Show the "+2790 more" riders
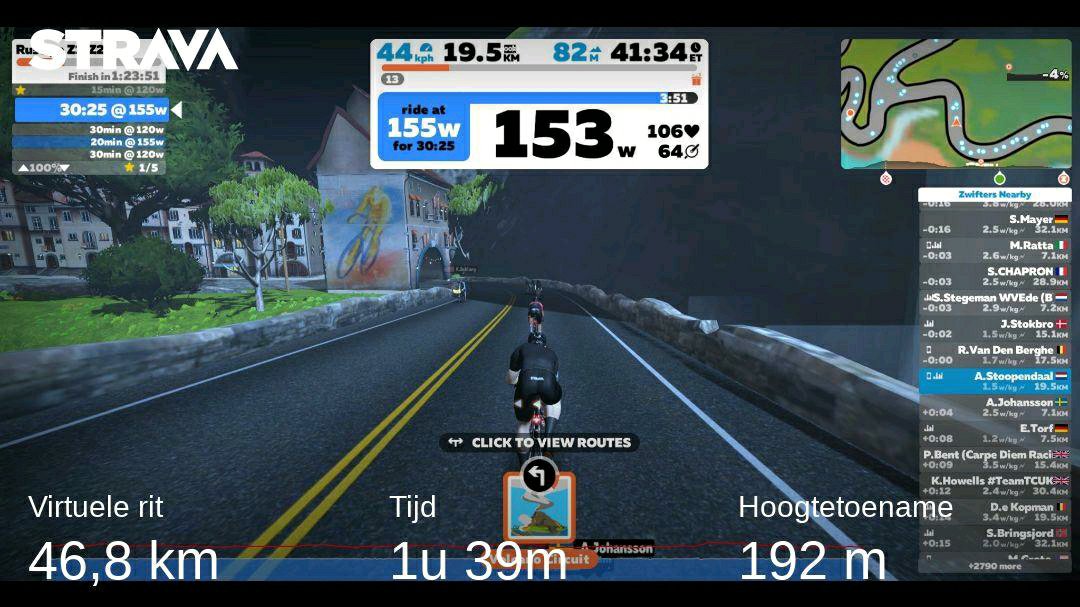Screen dimensions: 1080x607 [994, 566]
